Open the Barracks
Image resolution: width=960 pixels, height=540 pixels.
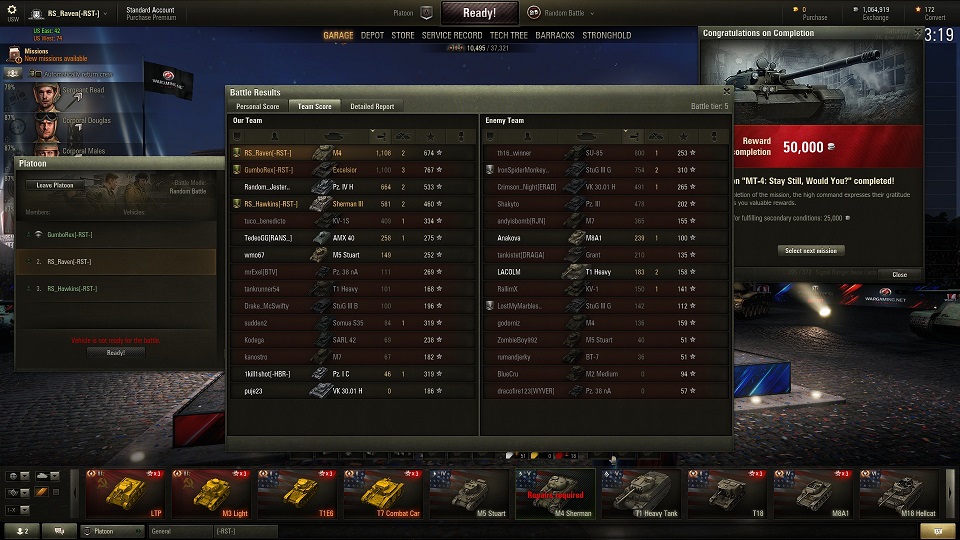pos(555,36)
